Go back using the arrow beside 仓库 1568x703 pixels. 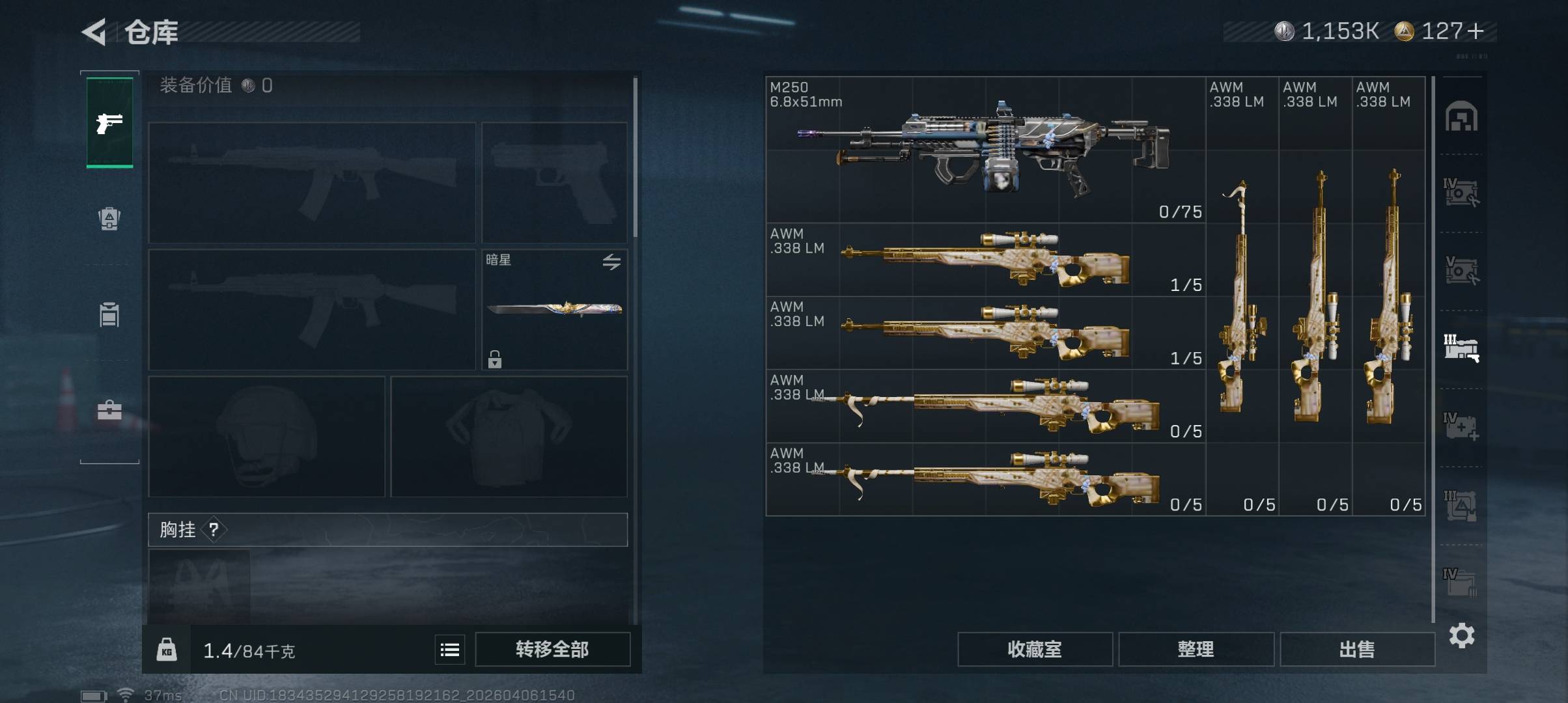click(x=94, y=32)
